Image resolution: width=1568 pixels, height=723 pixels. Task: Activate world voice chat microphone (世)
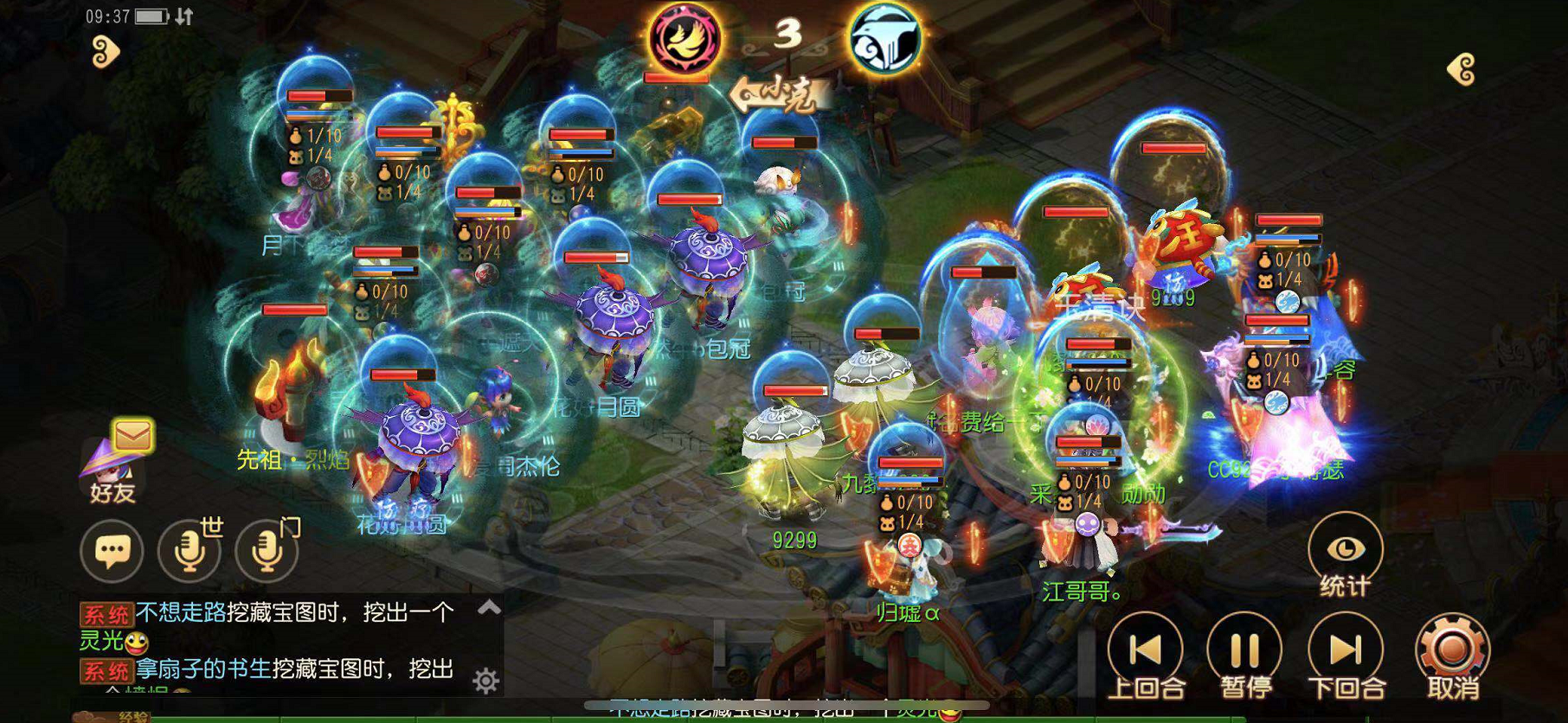[190, 550]
